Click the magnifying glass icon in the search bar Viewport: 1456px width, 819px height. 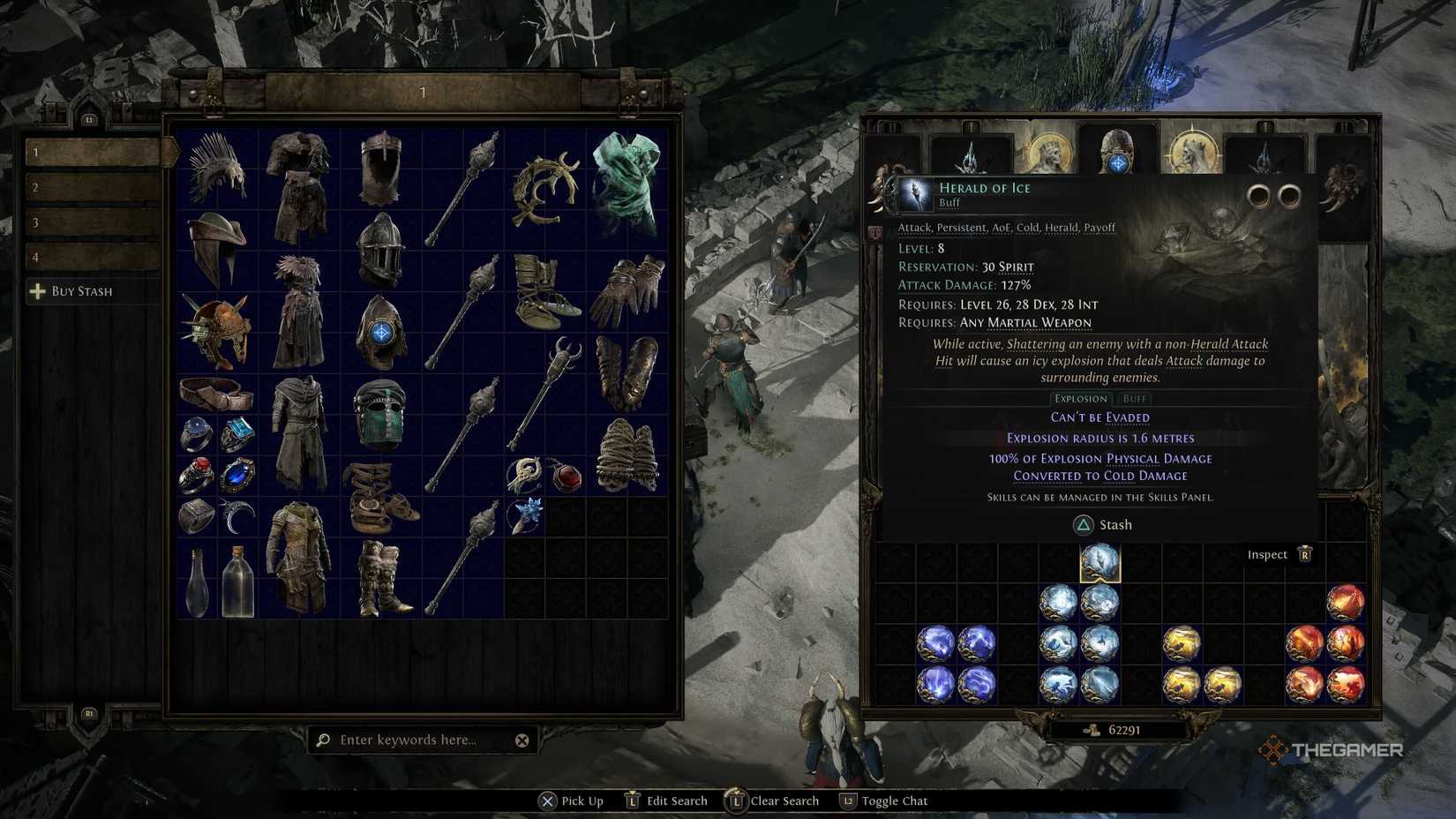(x=325, y=740)
